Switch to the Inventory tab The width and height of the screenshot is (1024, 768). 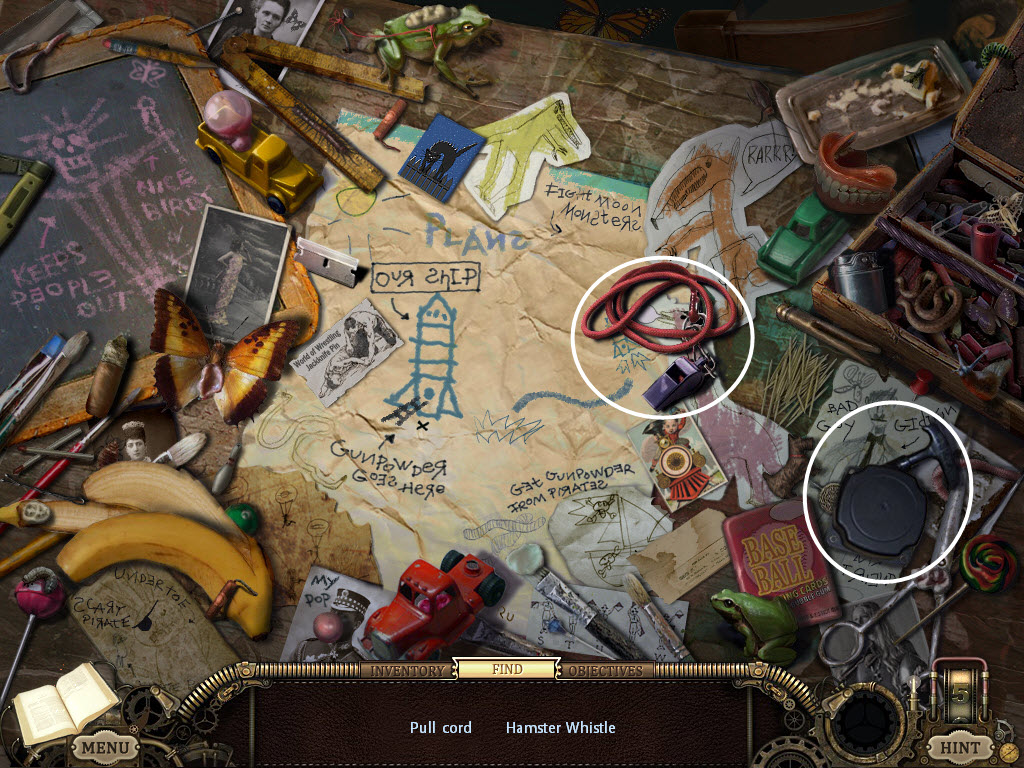point(407,670)
